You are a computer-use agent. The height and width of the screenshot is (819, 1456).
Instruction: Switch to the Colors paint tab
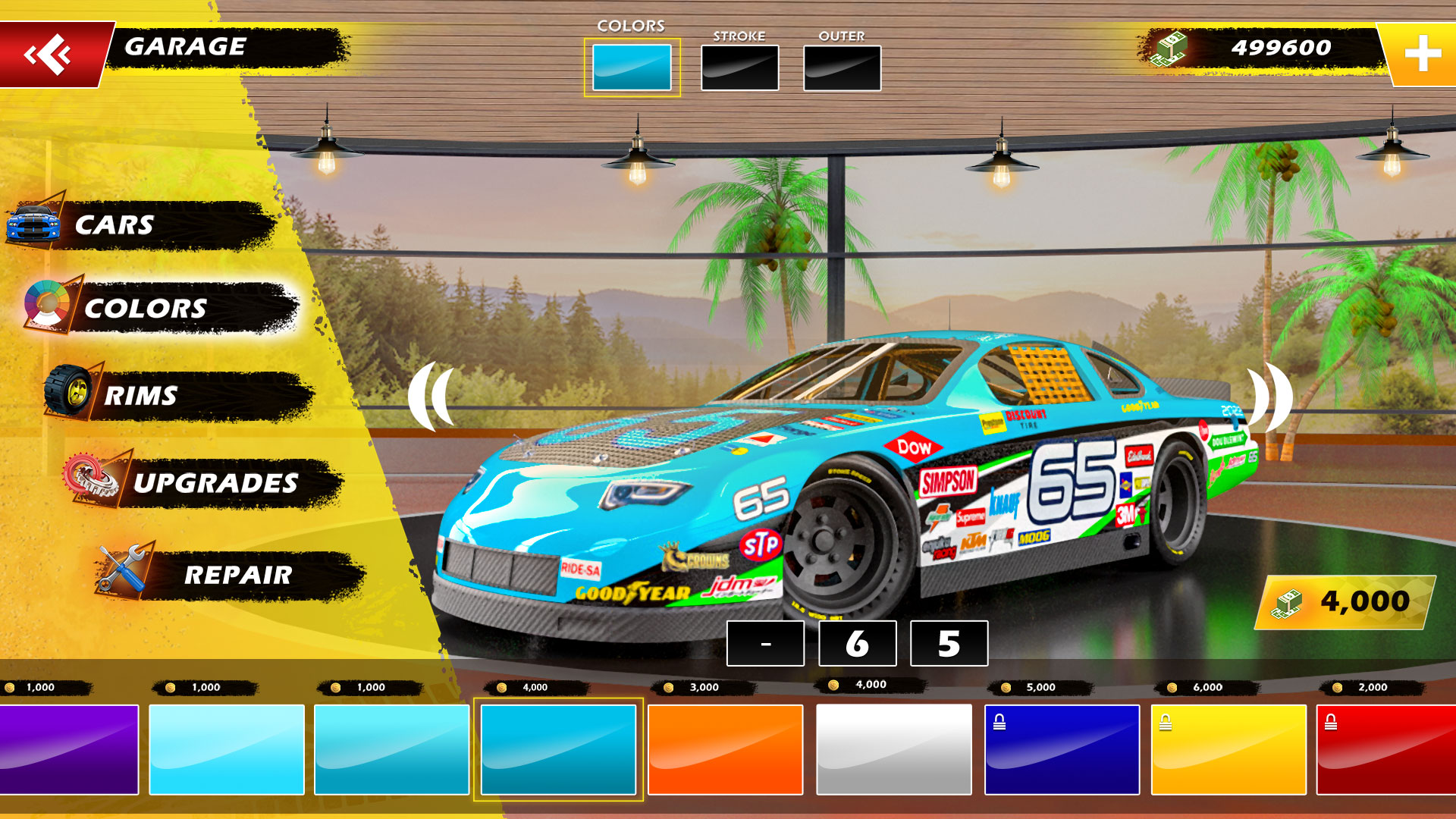tap(632, 67)
